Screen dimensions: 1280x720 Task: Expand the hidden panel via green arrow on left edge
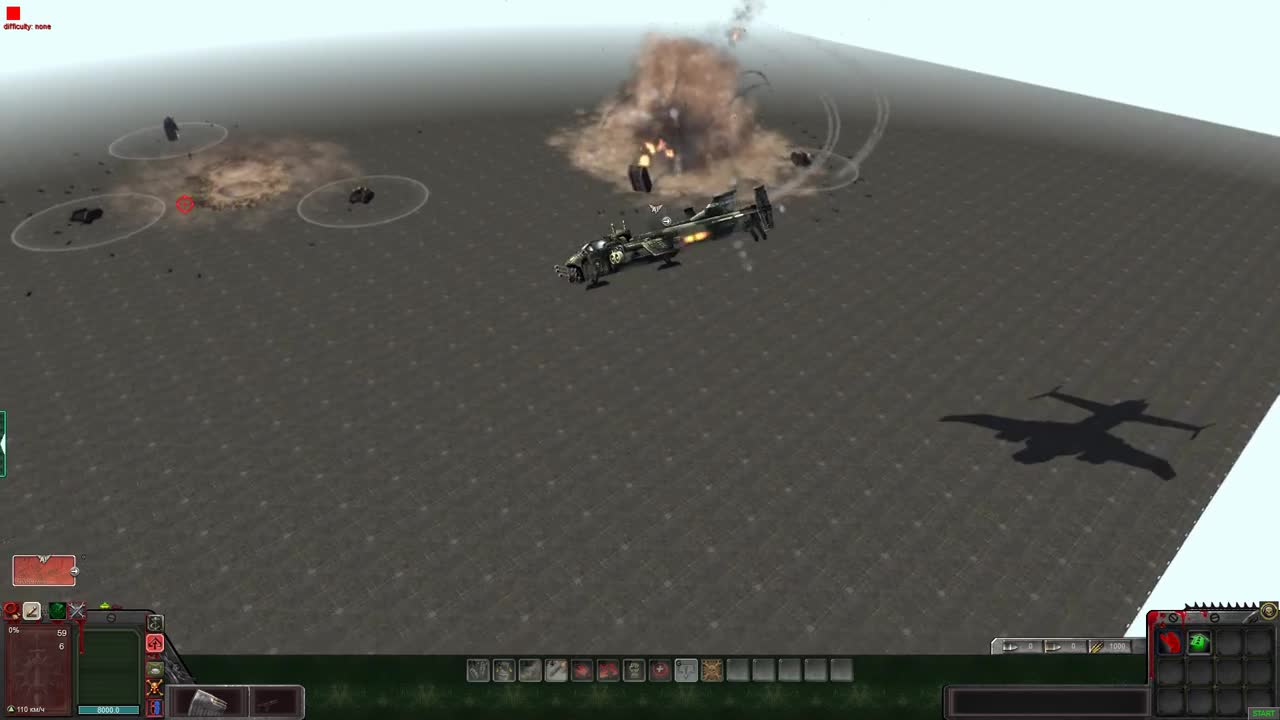point(3,445)
